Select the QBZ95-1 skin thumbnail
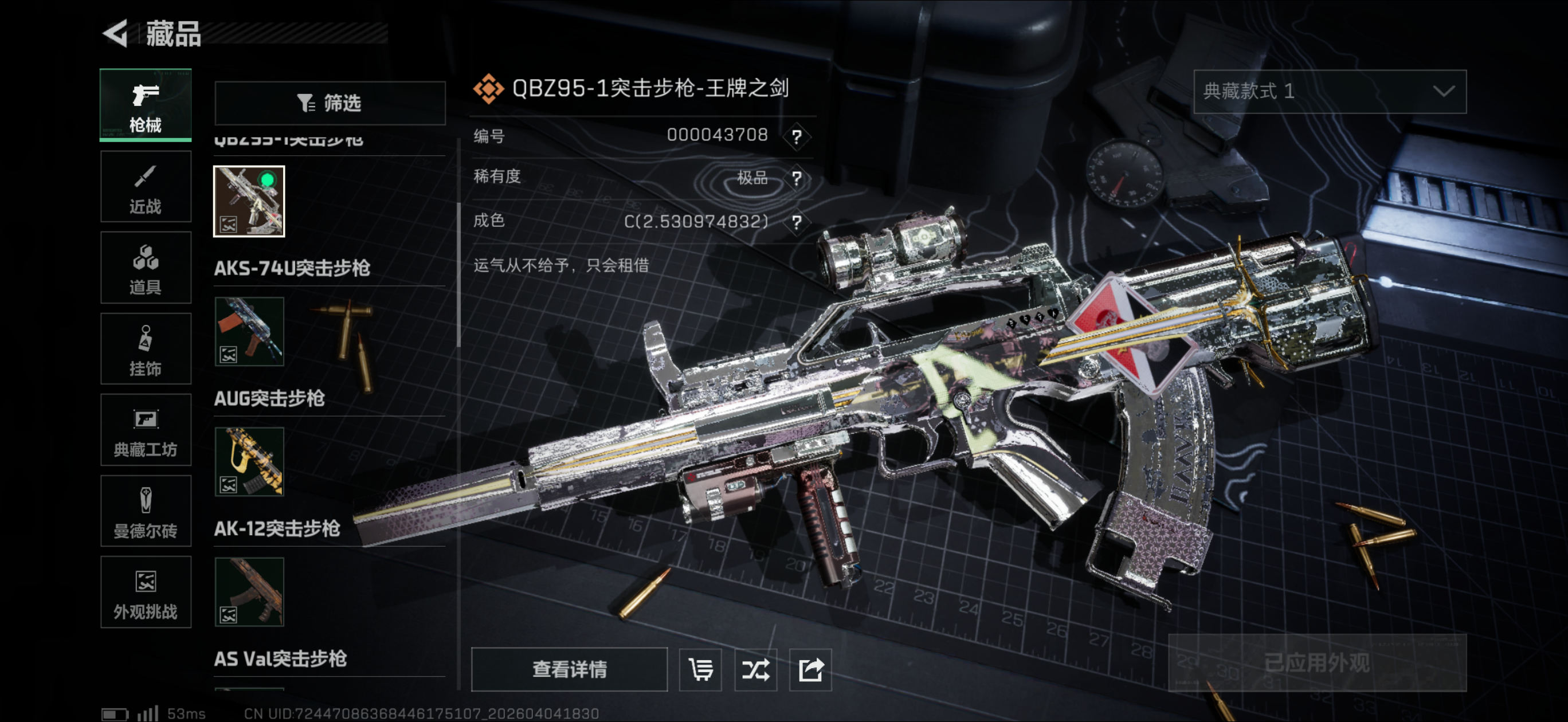The image size is (1568, 722). point(249,201)
